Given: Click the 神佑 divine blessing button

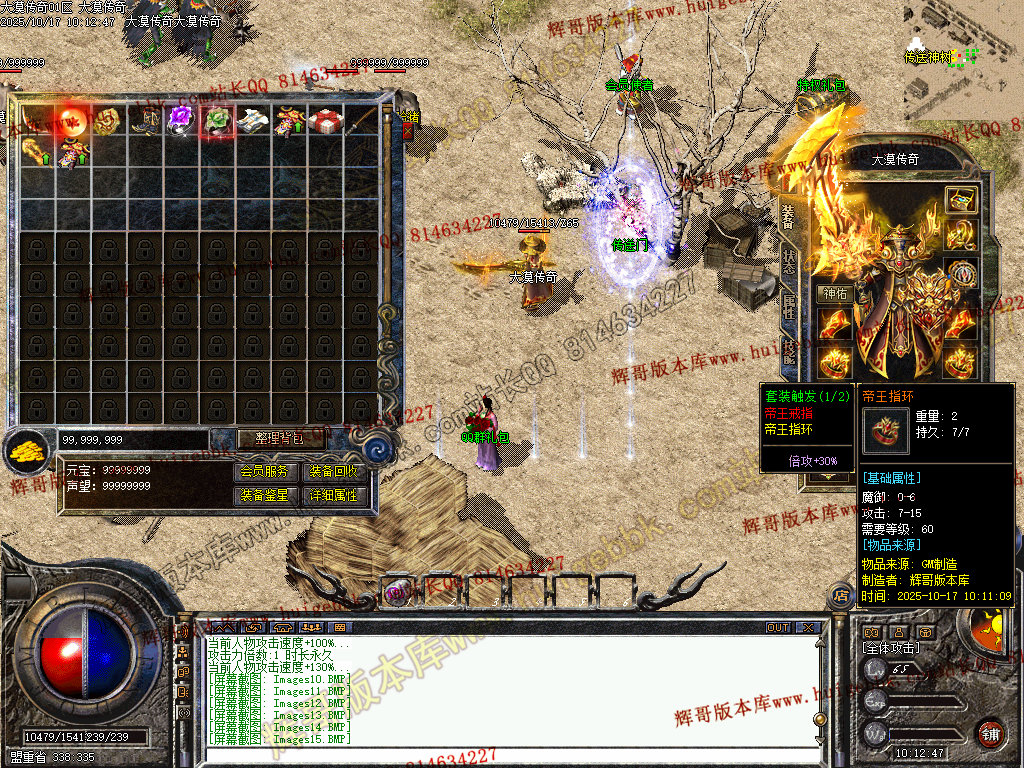Looking at the screenshot, I should [x=834, y=294].
